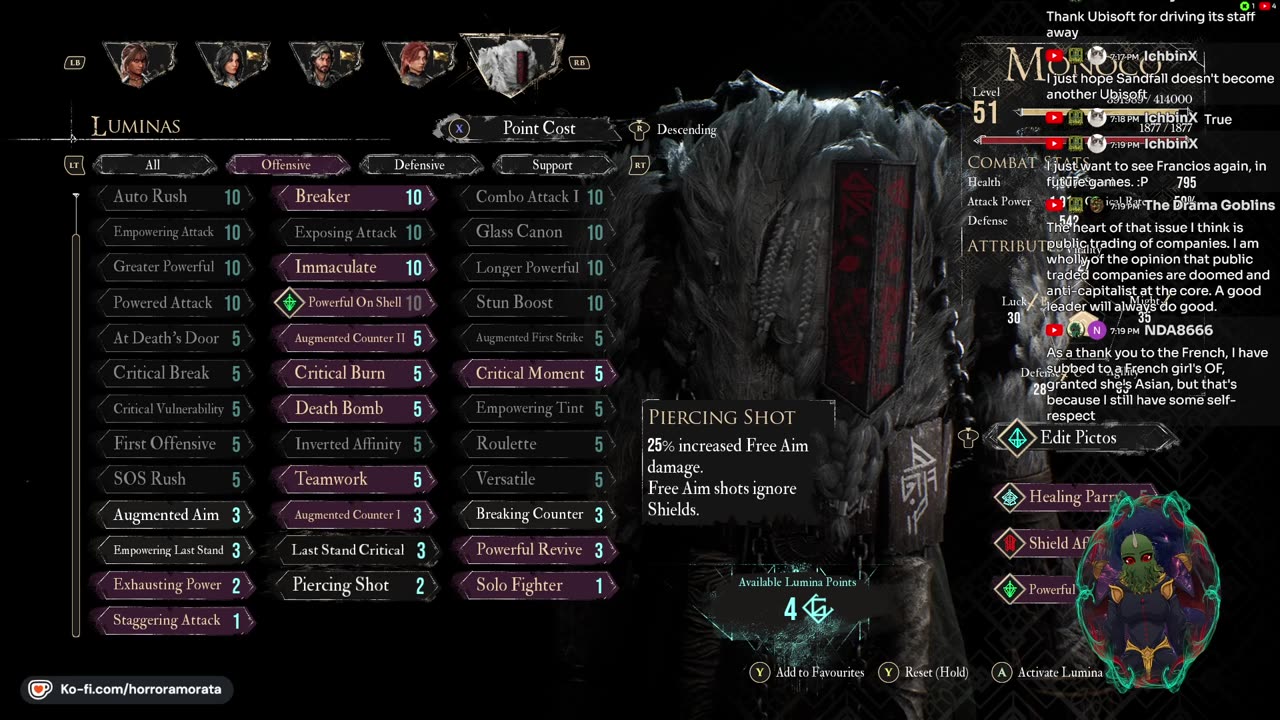
Task: Activate the Breaker lumina
Action: 354,197
